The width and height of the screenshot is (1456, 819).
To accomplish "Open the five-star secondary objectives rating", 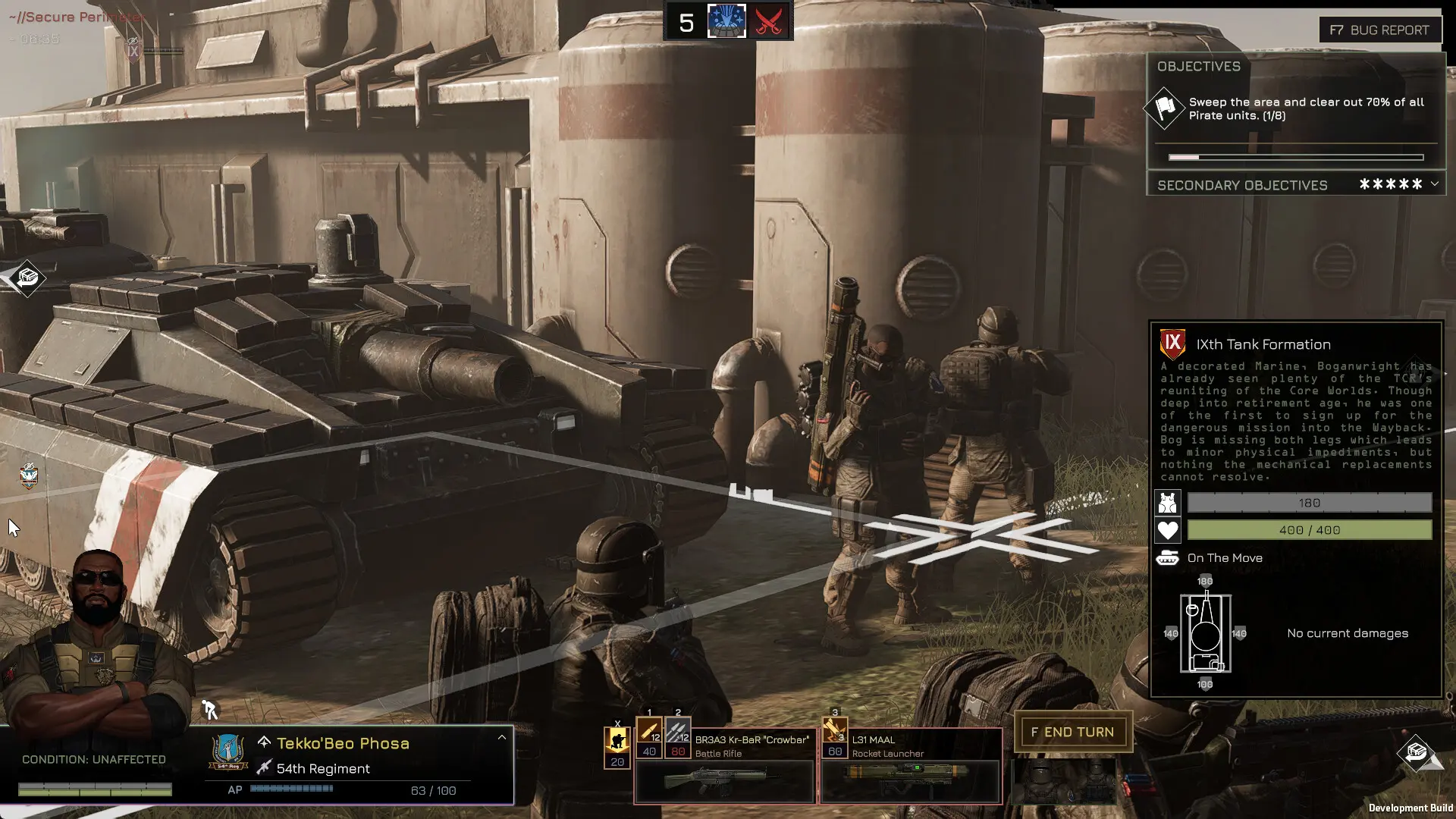I will click(x=1390, y=184).
